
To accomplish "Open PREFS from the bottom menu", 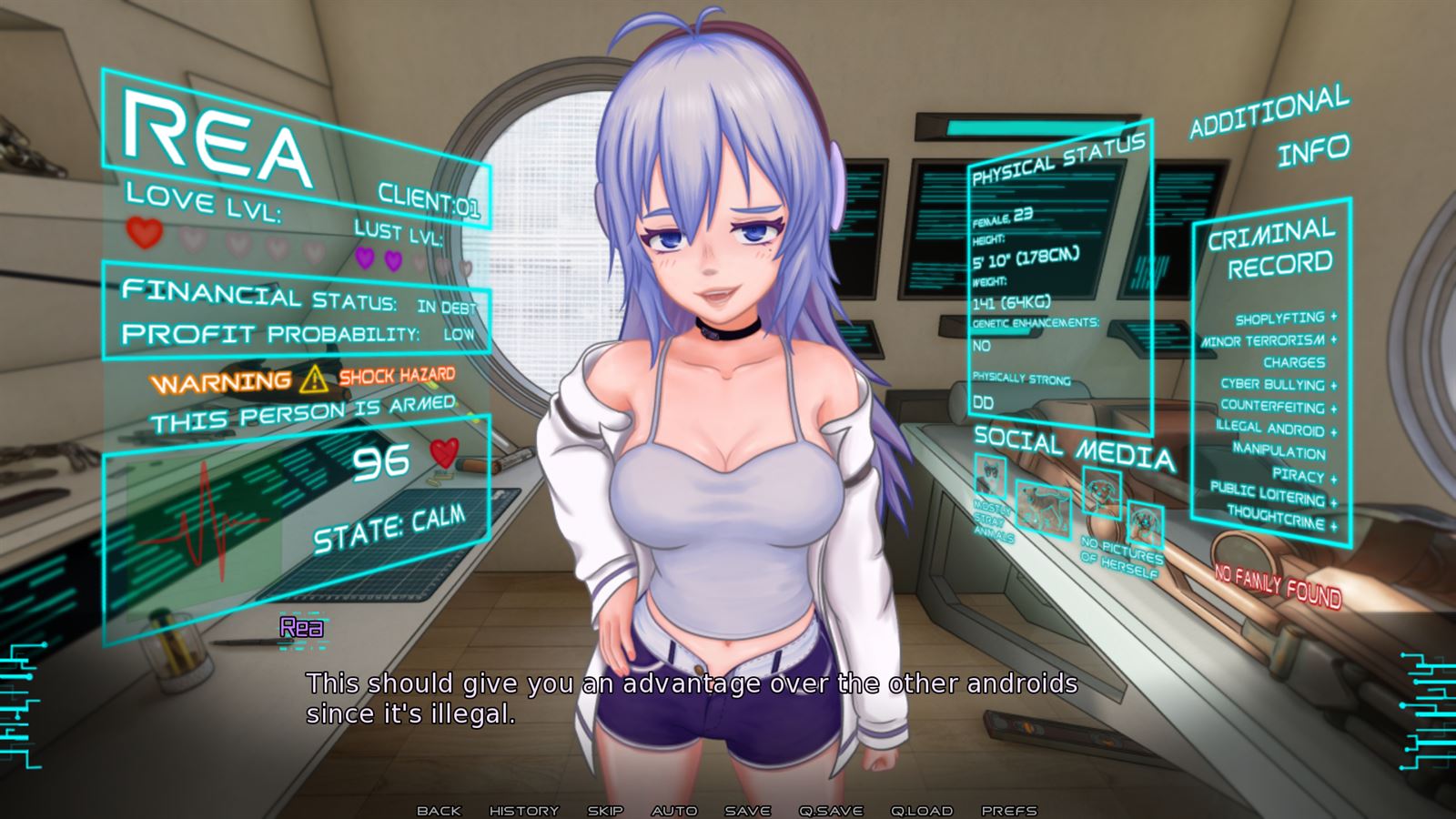I will [x=1010, y=809].
